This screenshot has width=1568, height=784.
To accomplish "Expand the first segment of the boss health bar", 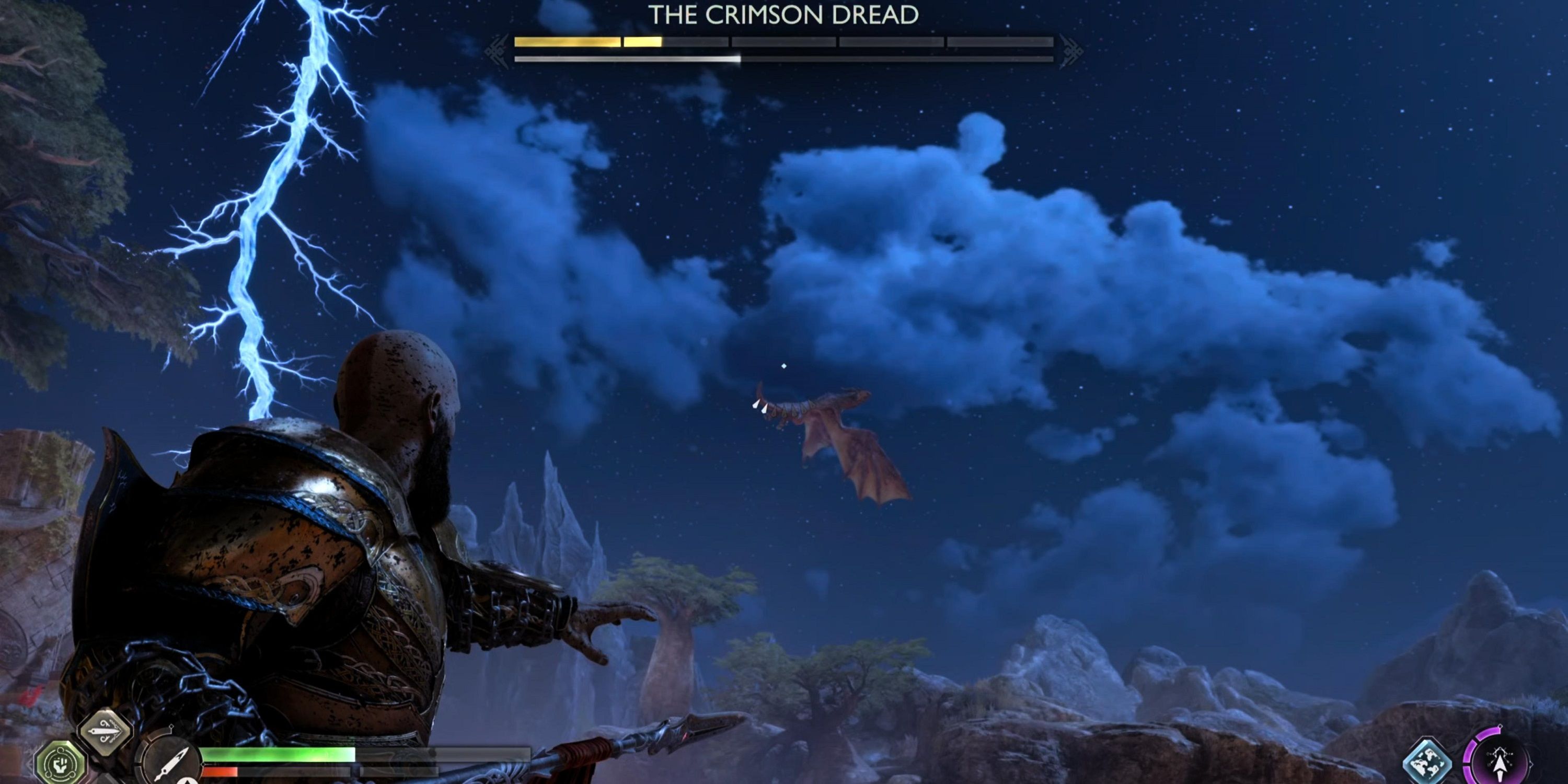I will pyautogui.click(x=566, y=41).
